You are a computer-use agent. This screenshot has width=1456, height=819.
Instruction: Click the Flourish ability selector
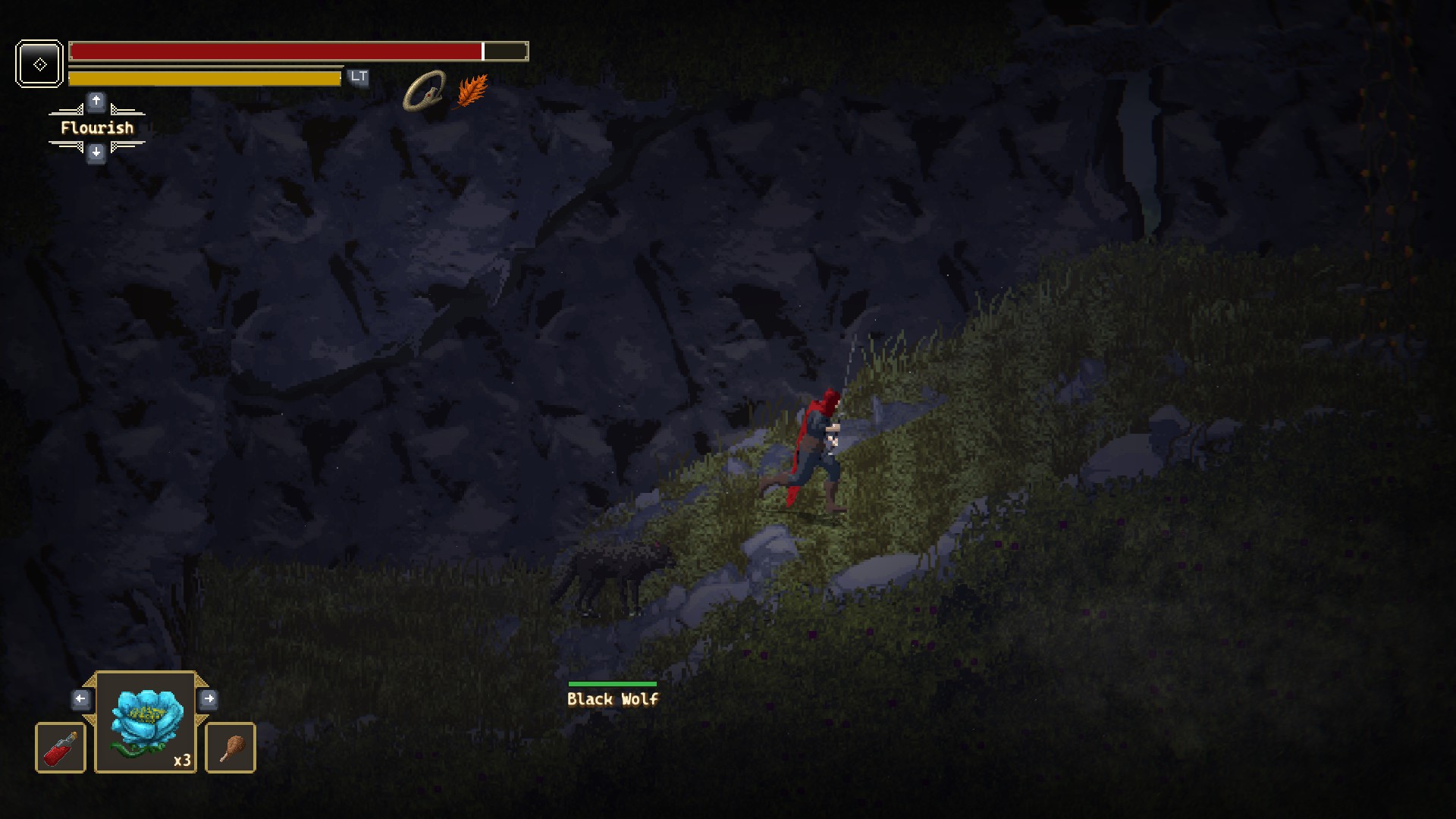[x=96, y=127]
